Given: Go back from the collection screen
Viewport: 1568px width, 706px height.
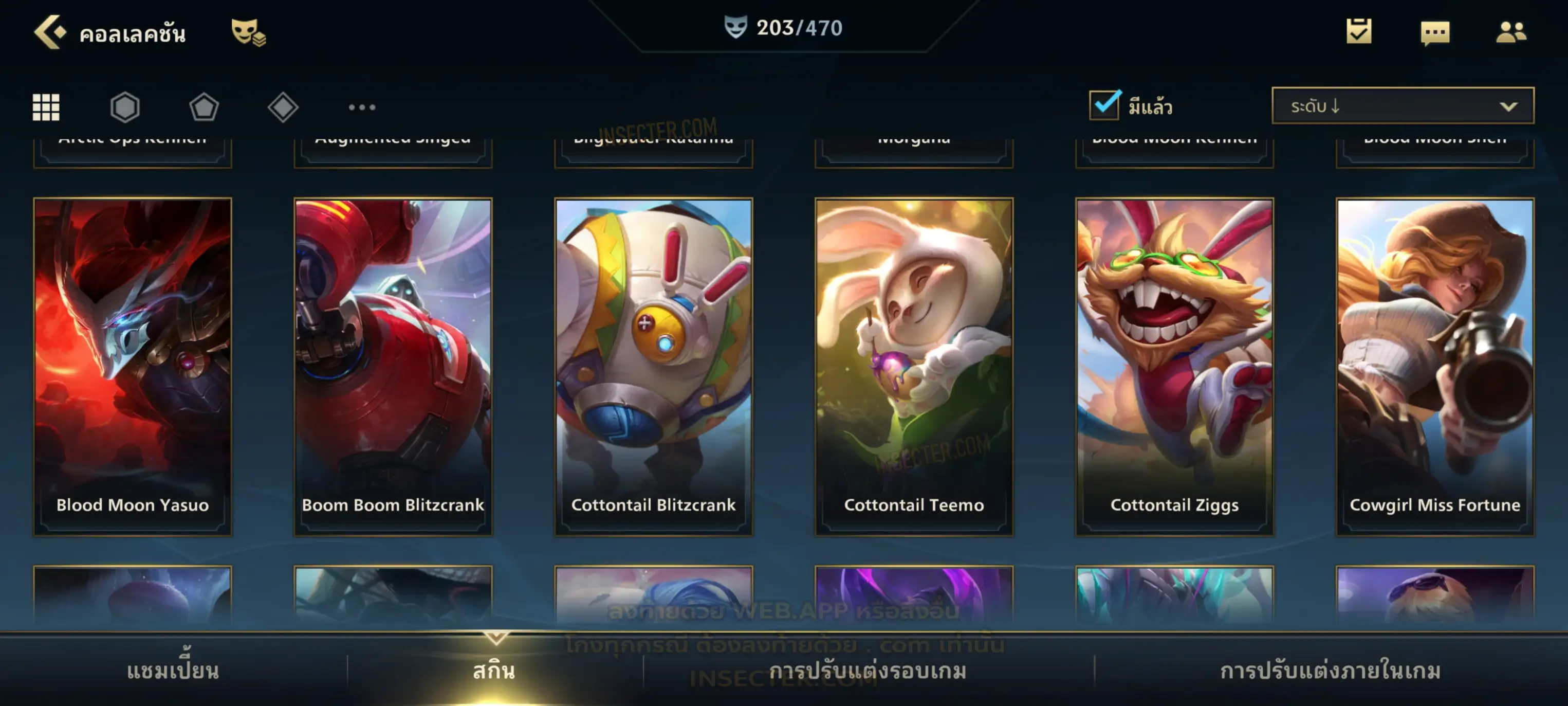Looking at the screenshot, I should pos(50,32).
